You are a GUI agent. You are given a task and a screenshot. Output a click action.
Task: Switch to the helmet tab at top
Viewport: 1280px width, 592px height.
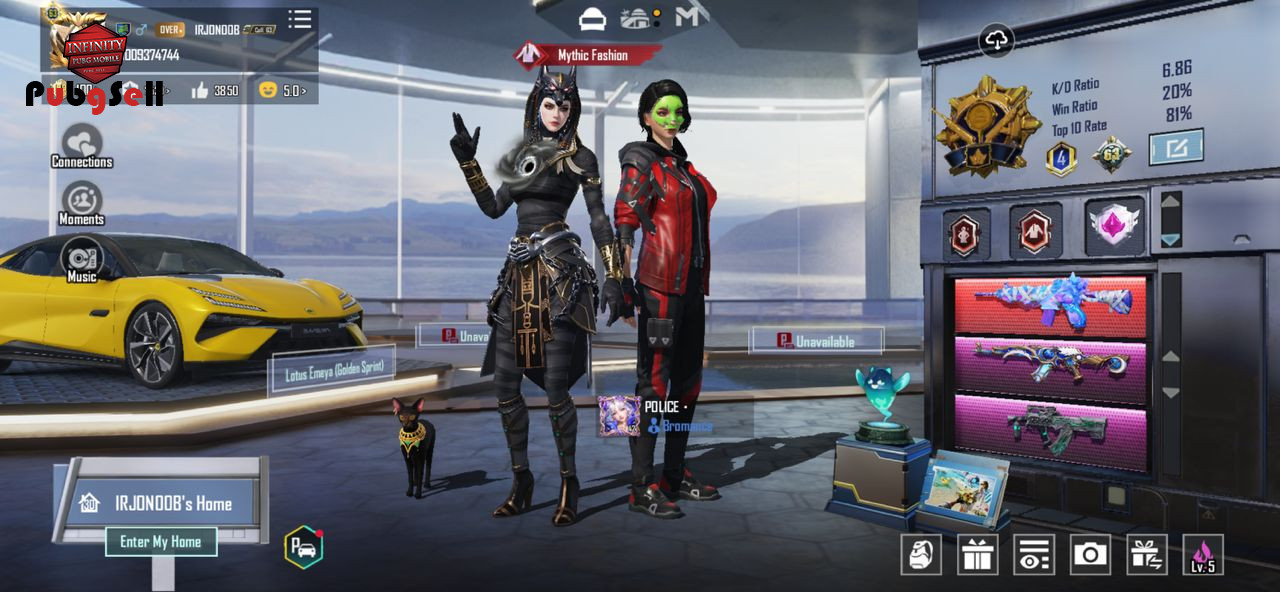[x=592, y=18]
